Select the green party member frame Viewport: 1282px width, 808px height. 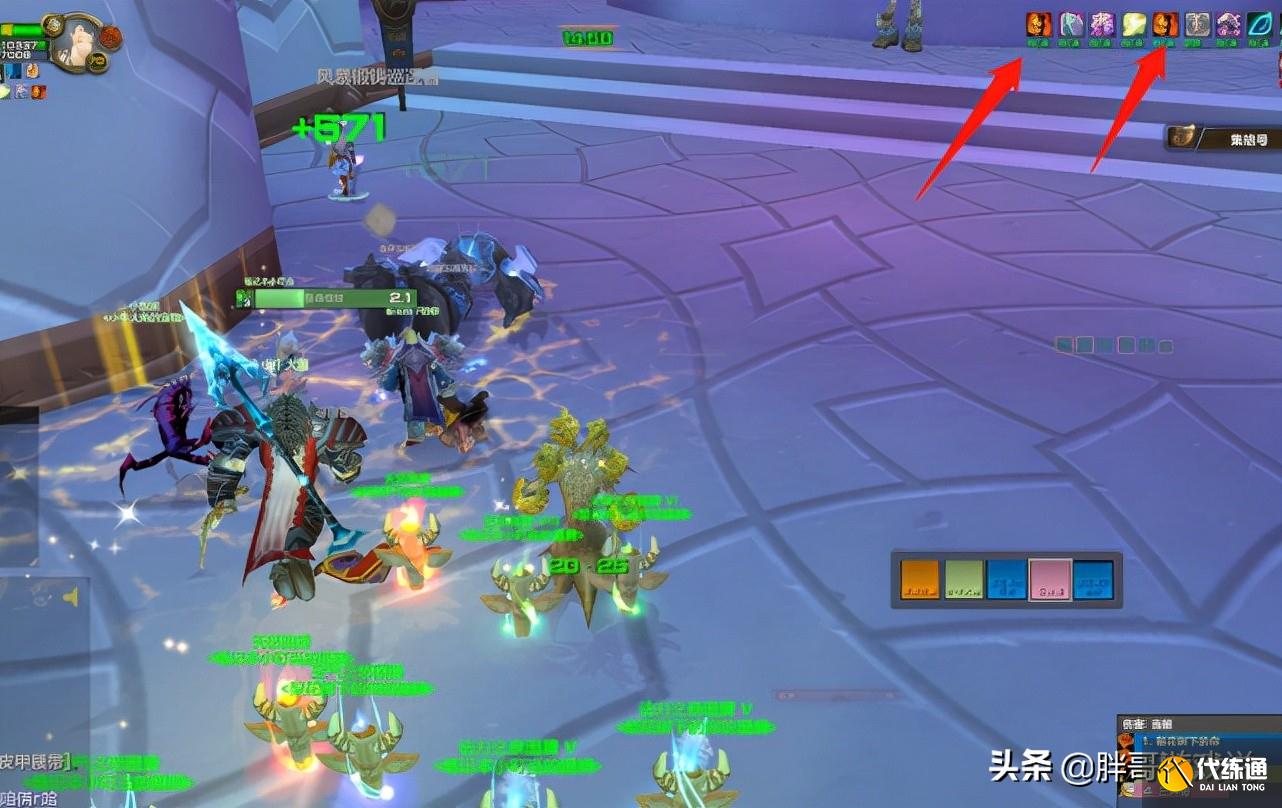(x=964, y=579)
